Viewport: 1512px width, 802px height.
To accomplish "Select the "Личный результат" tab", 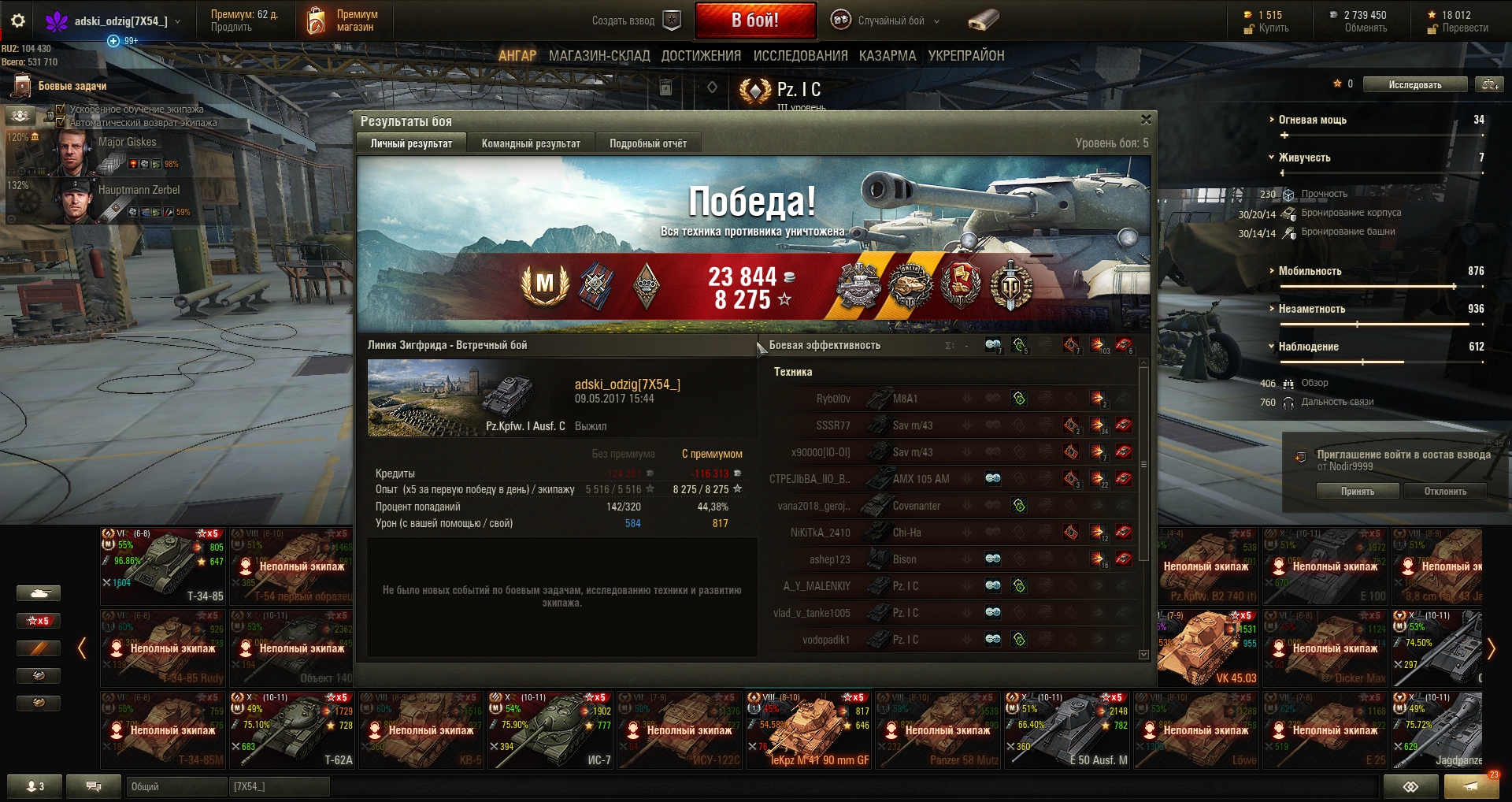I will (411, 143).
